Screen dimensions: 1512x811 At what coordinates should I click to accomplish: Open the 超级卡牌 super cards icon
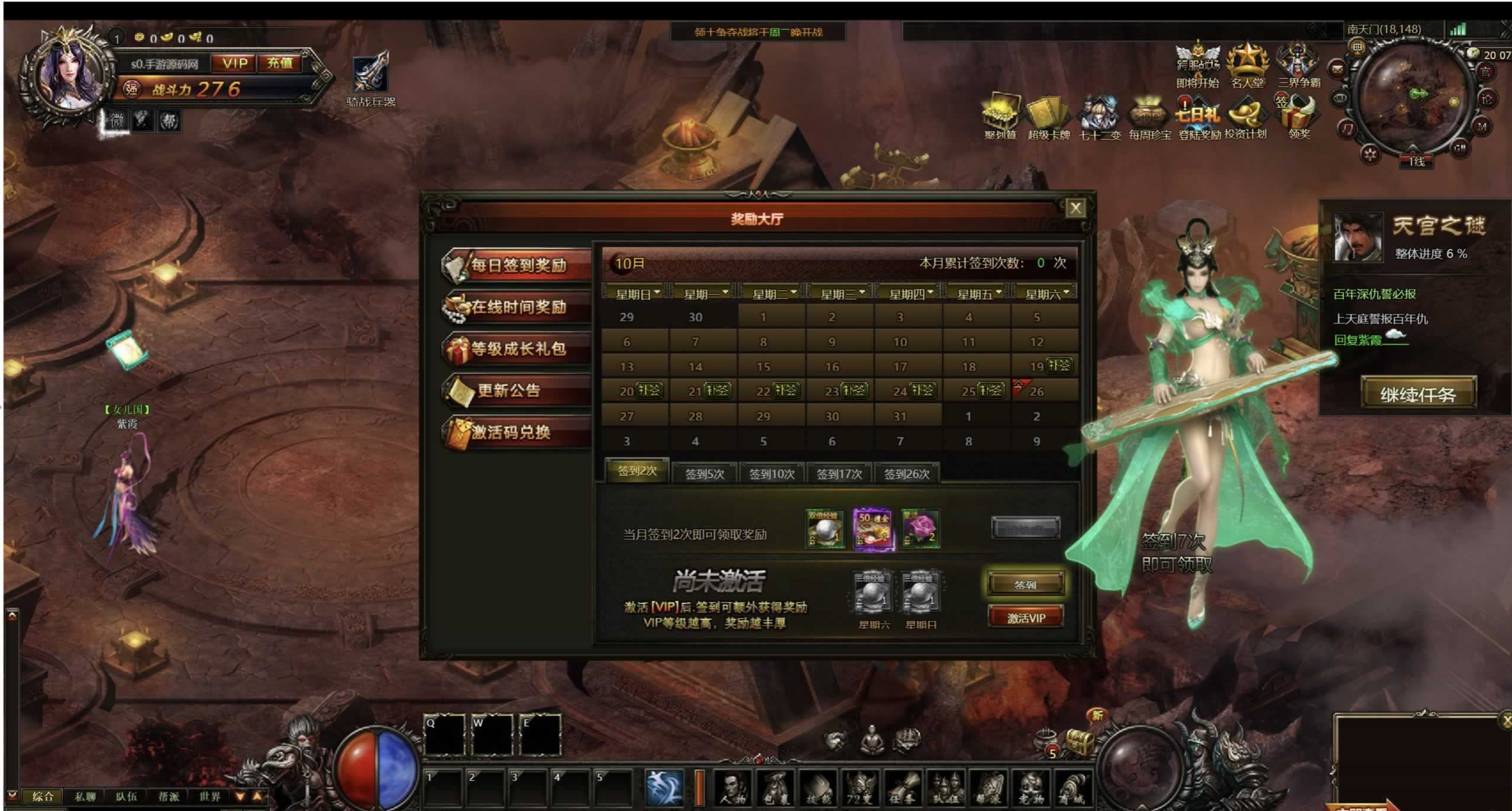coord(1049,119)
